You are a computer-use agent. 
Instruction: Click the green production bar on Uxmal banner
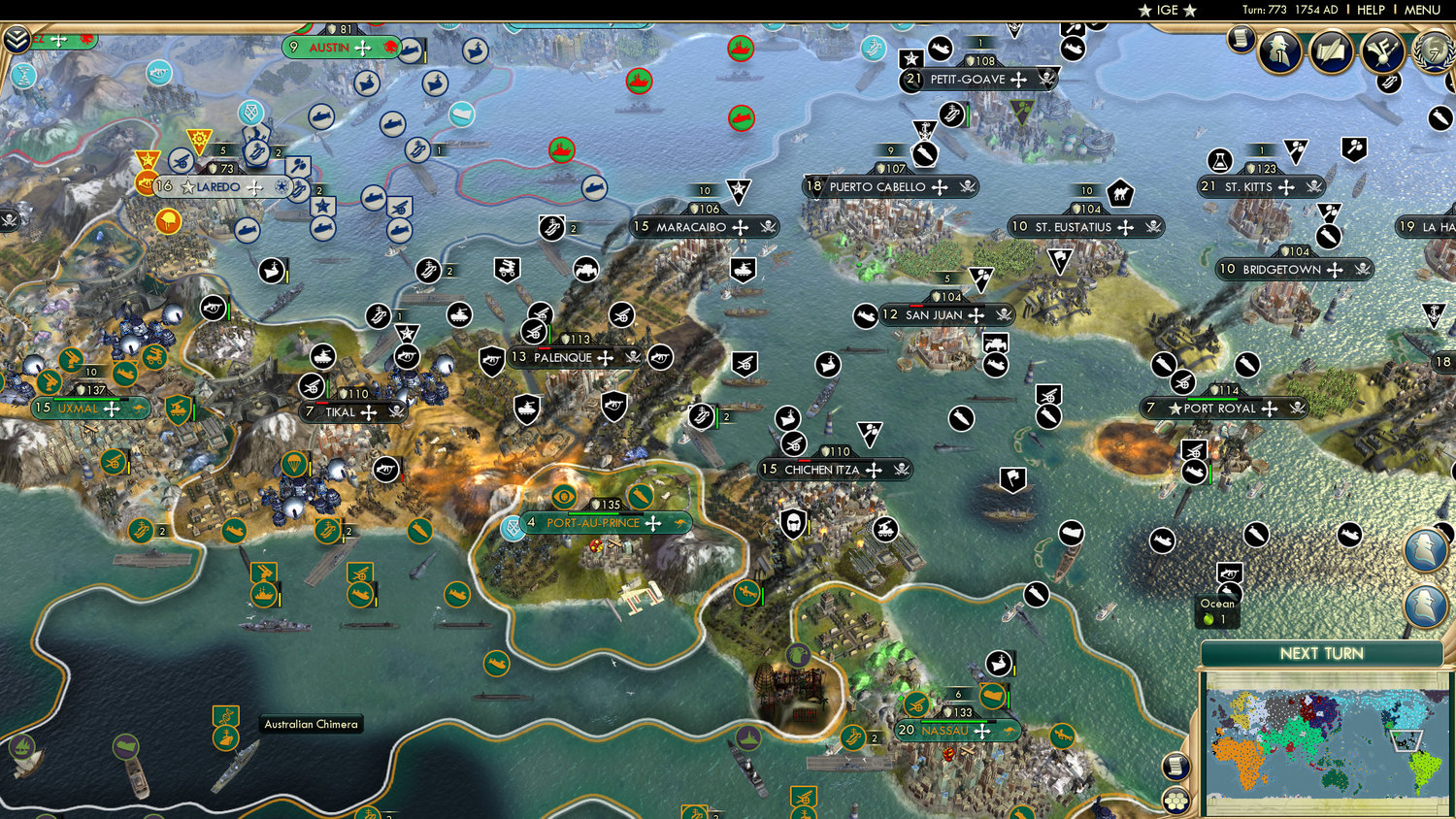[86, 399]
